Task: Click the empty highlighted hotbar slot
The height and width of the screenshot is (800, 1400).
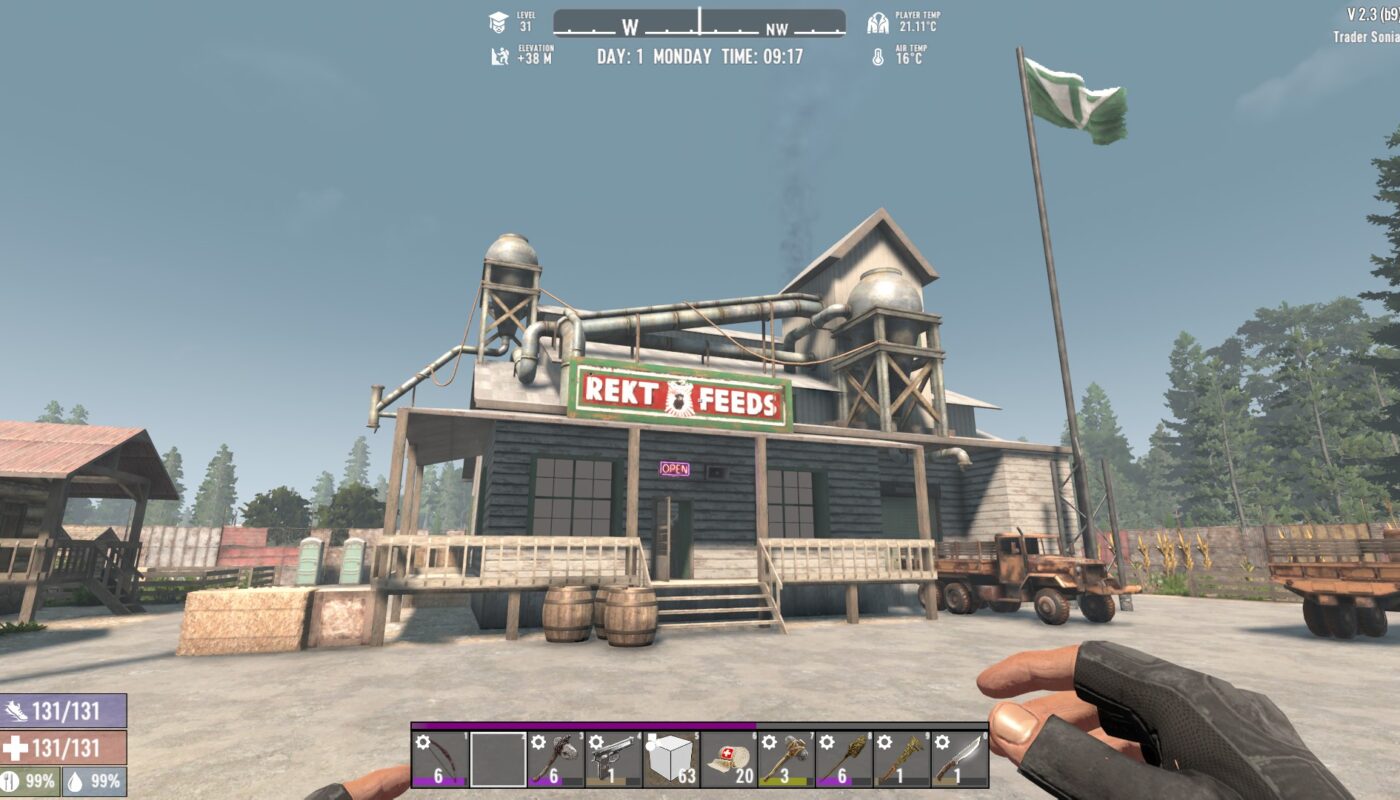Action: 498,760
